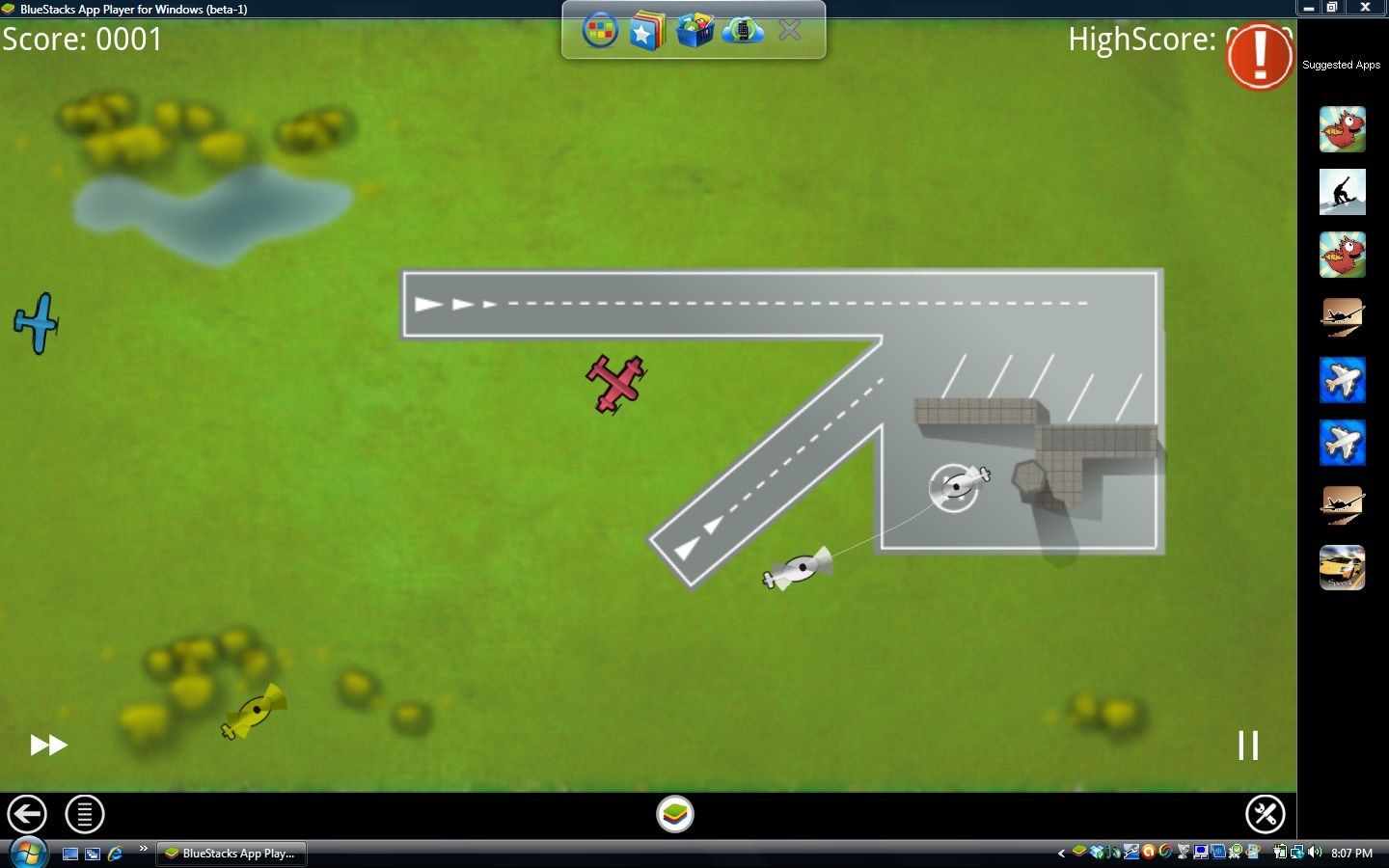1389x868 pixels.
Task: Click the BlueStacks App Player taskbar button
Action: (231, 853)
